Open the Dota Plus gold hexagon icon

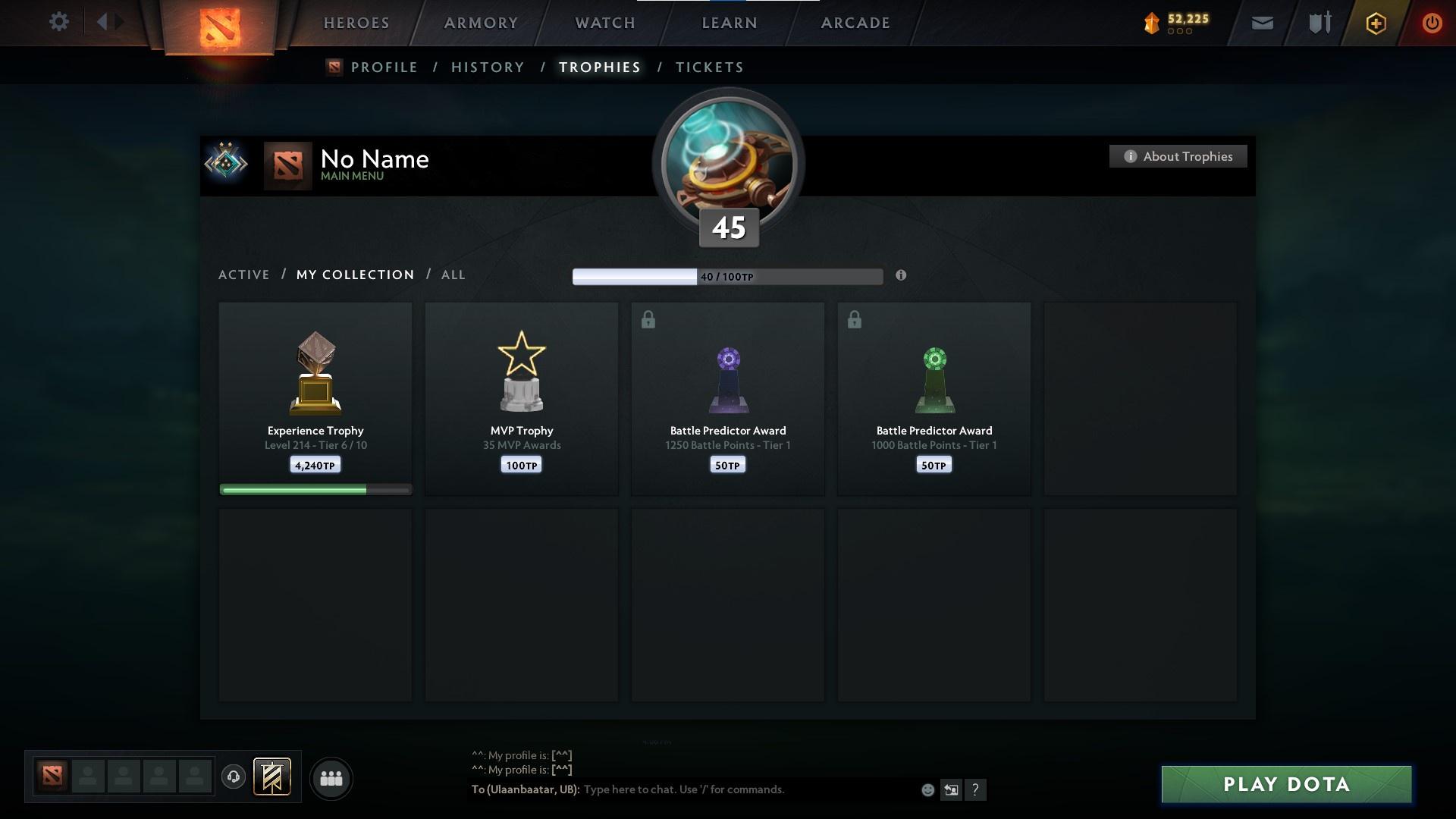[1376, 23]
